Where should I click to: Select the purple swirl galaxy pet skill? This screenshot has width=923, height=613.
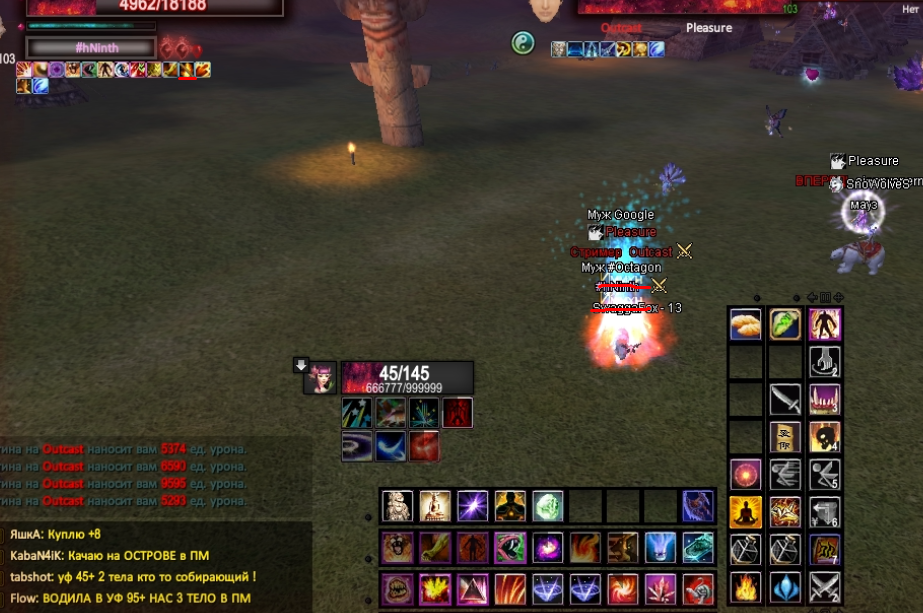356,446
